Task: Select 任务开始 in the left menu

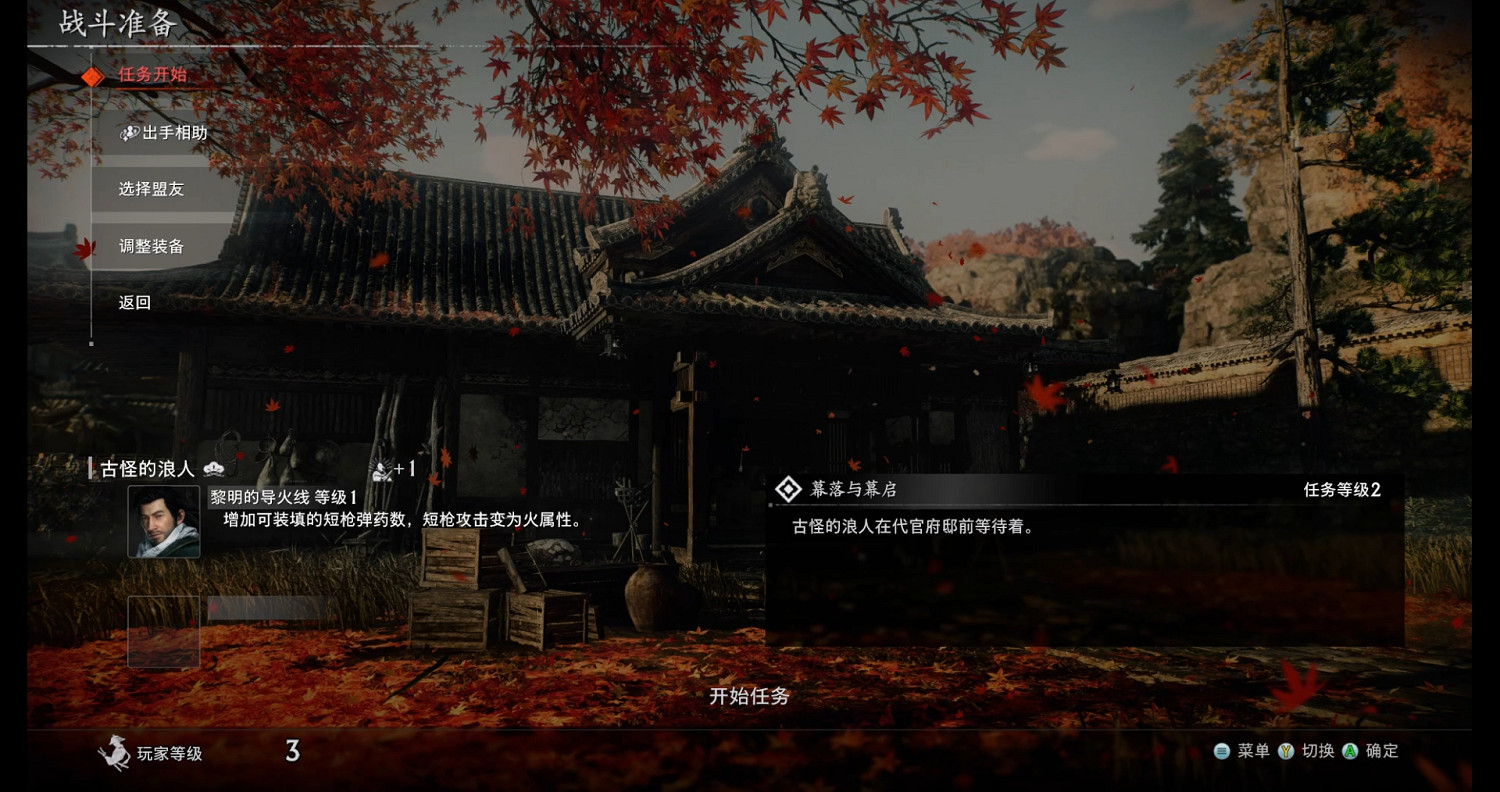Action: click(x=151, y=75)
